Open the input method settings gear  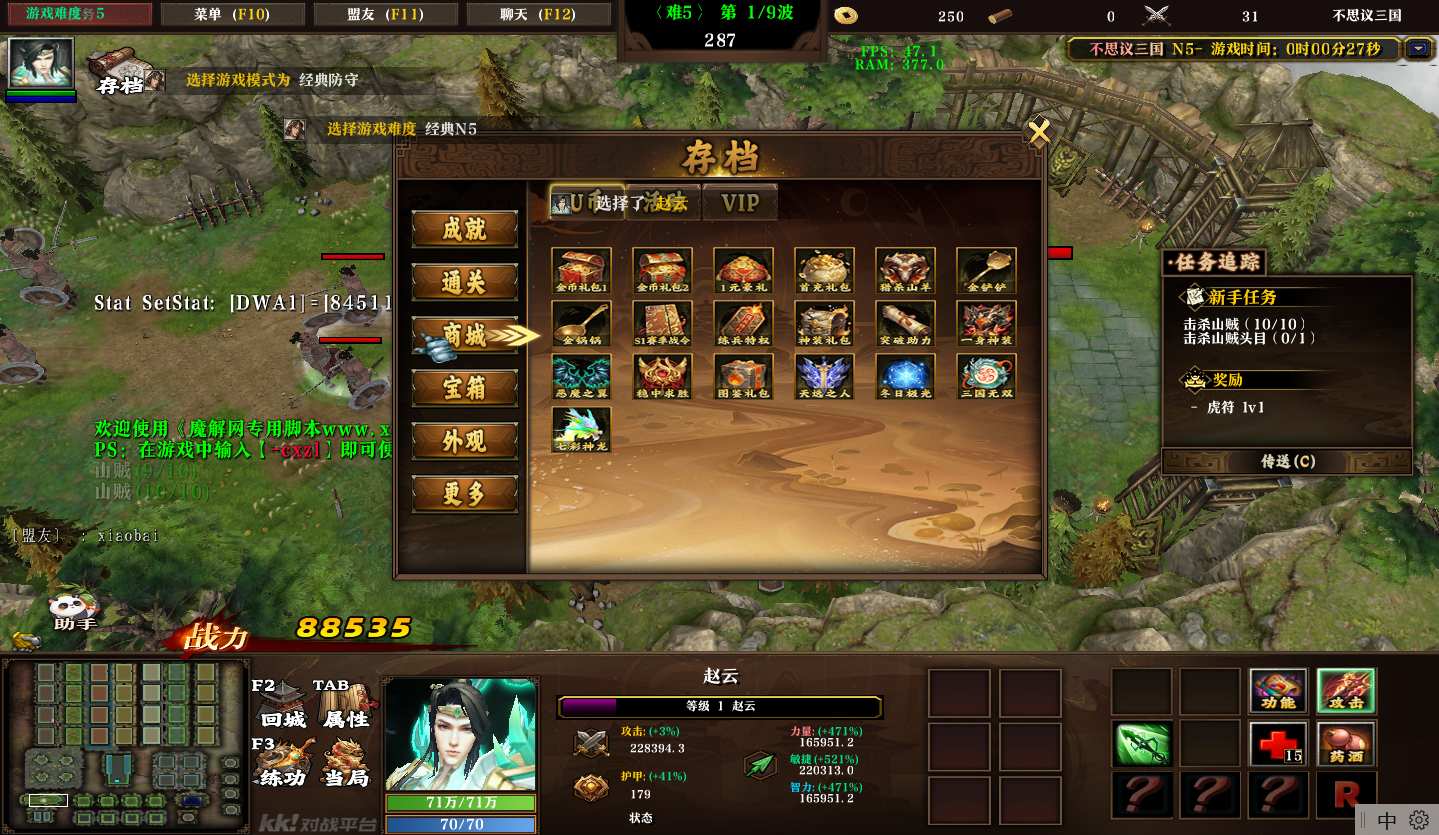tap(1419, 820)
